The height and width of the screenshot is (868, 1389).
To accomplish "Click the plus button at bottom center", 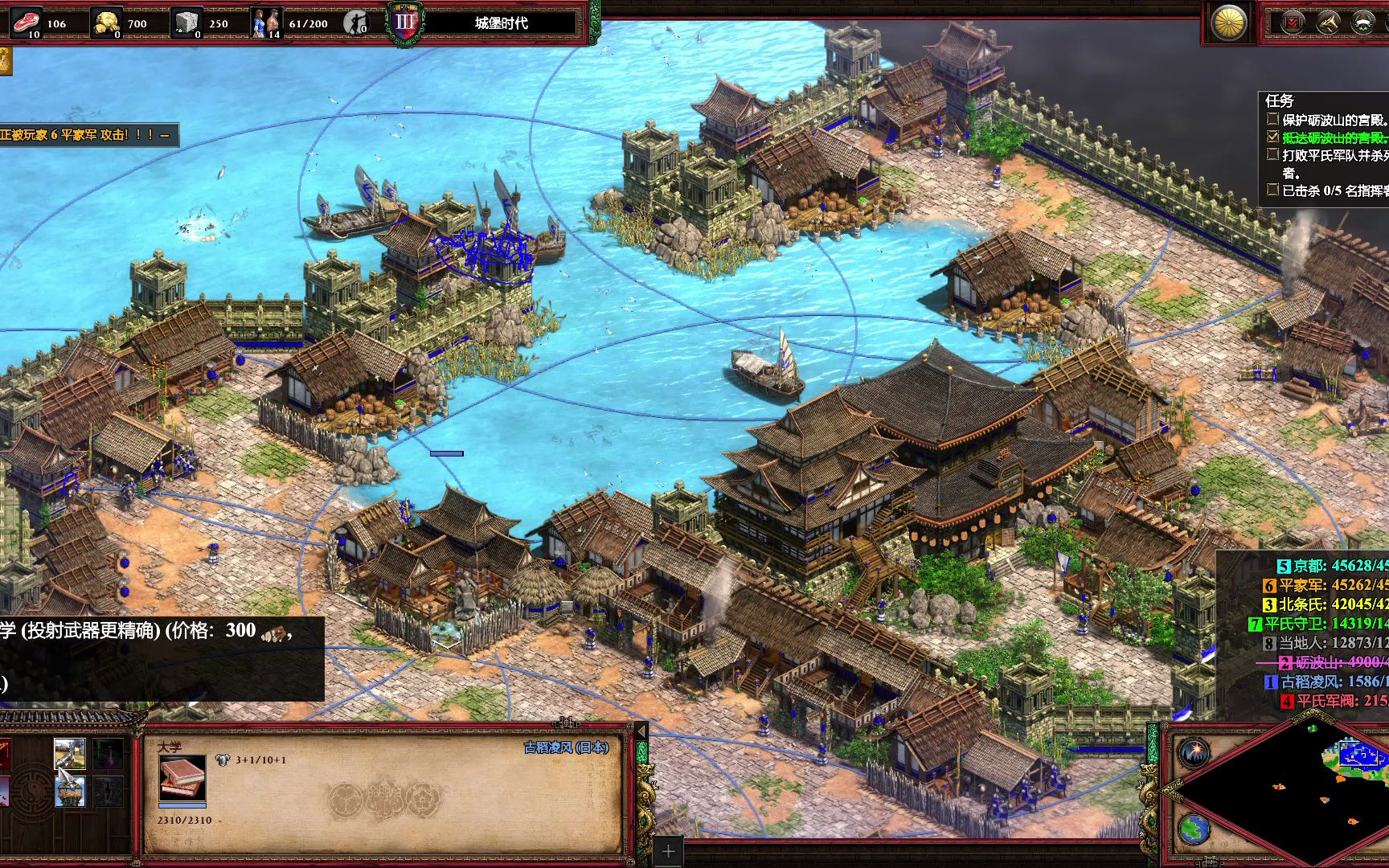I will pyautogui.click(x=668, y=851).
